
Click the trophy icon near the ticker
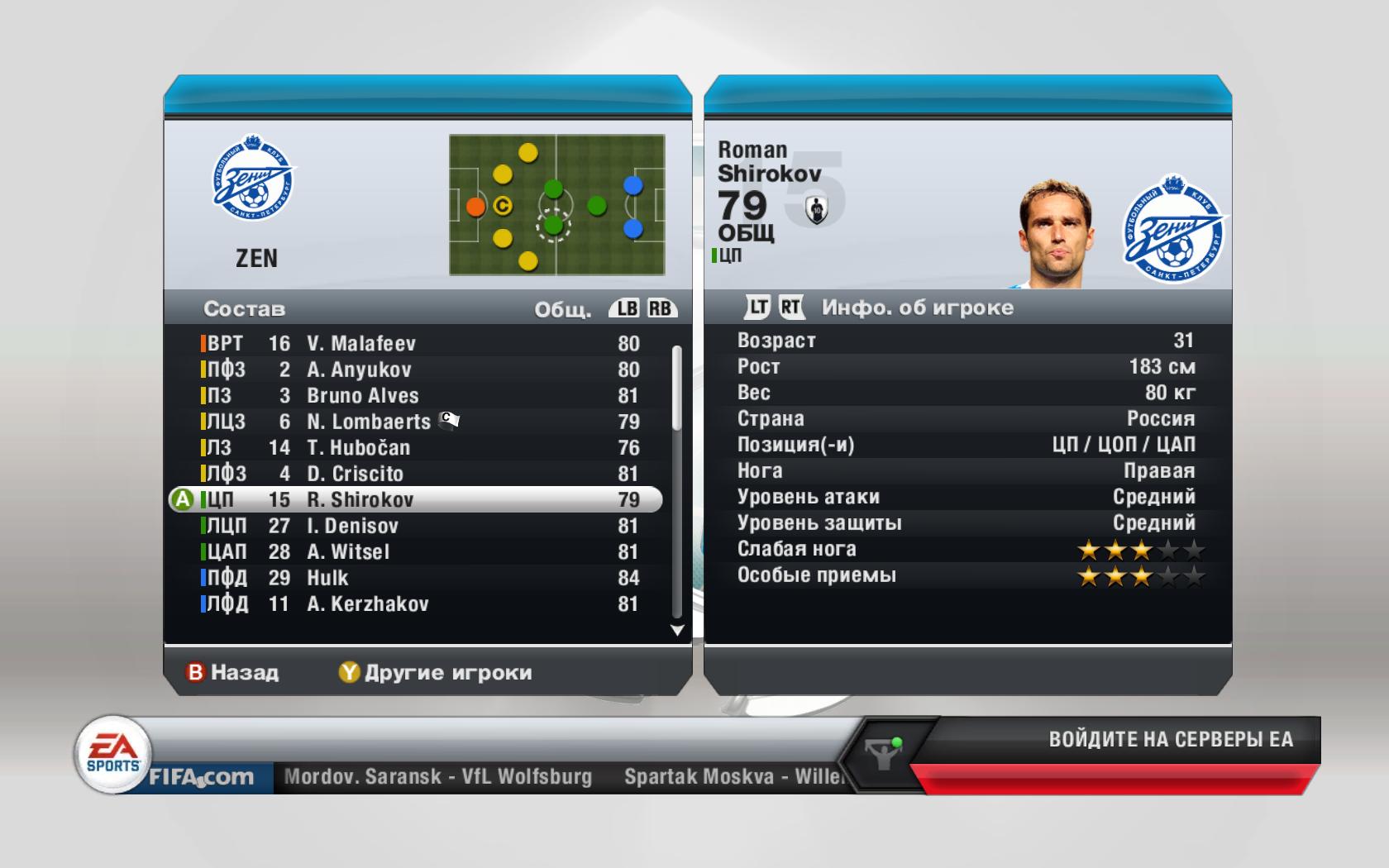pos(883,753)
